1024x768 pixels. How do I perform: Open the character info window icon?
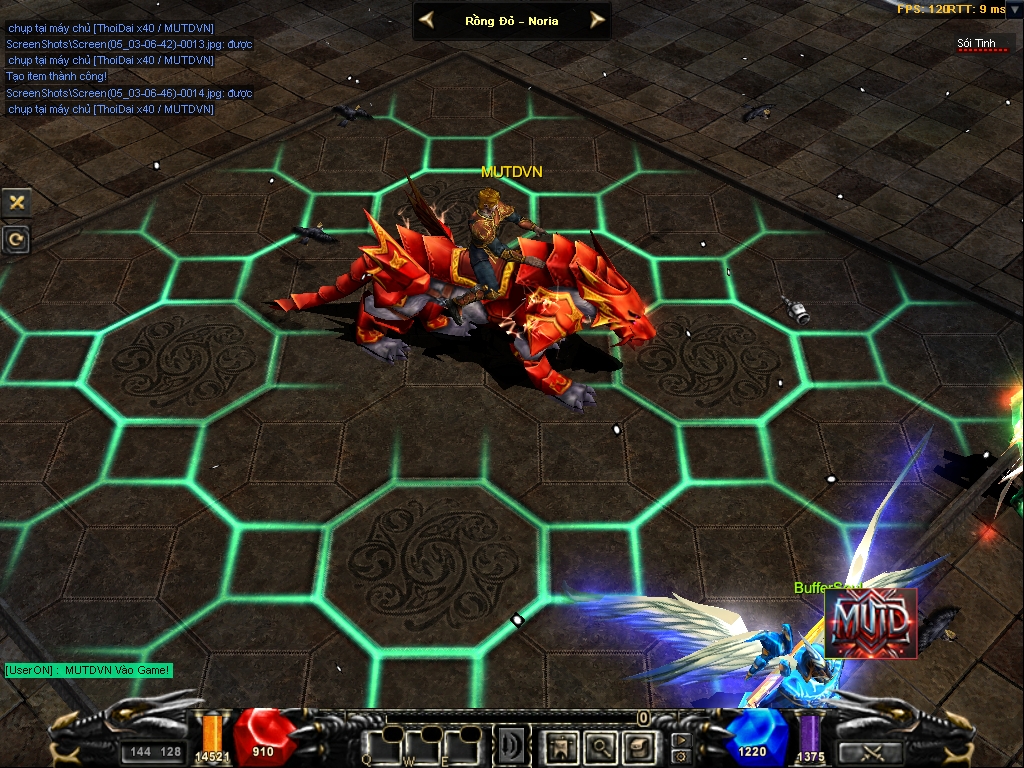click(560, 746)
